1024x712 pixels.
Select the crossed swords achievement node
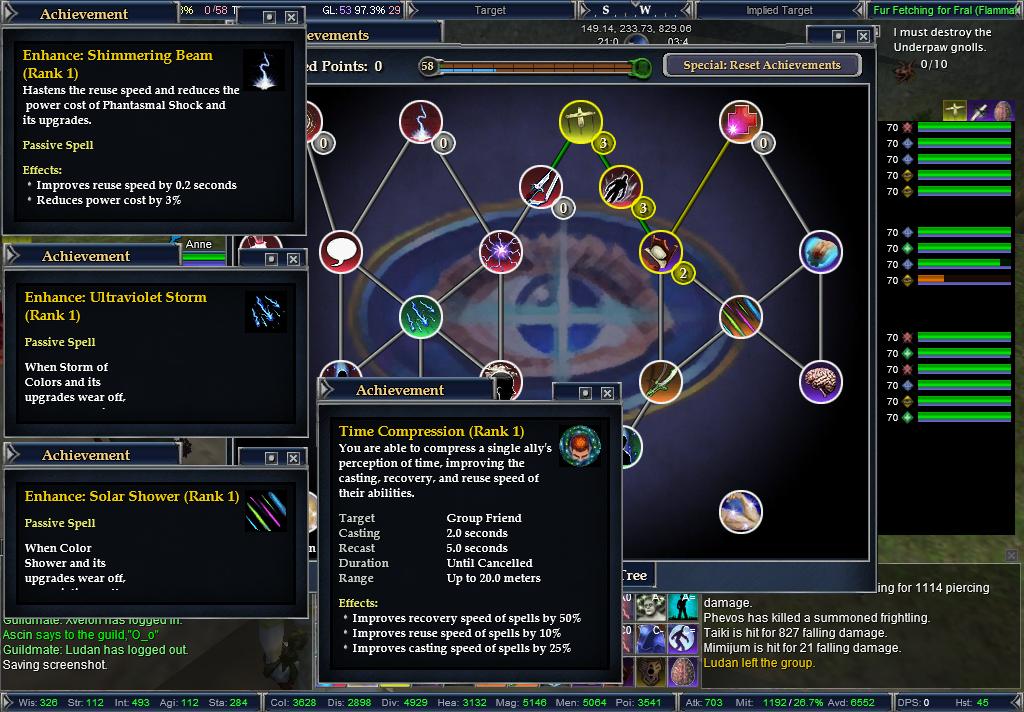point(540,187)
